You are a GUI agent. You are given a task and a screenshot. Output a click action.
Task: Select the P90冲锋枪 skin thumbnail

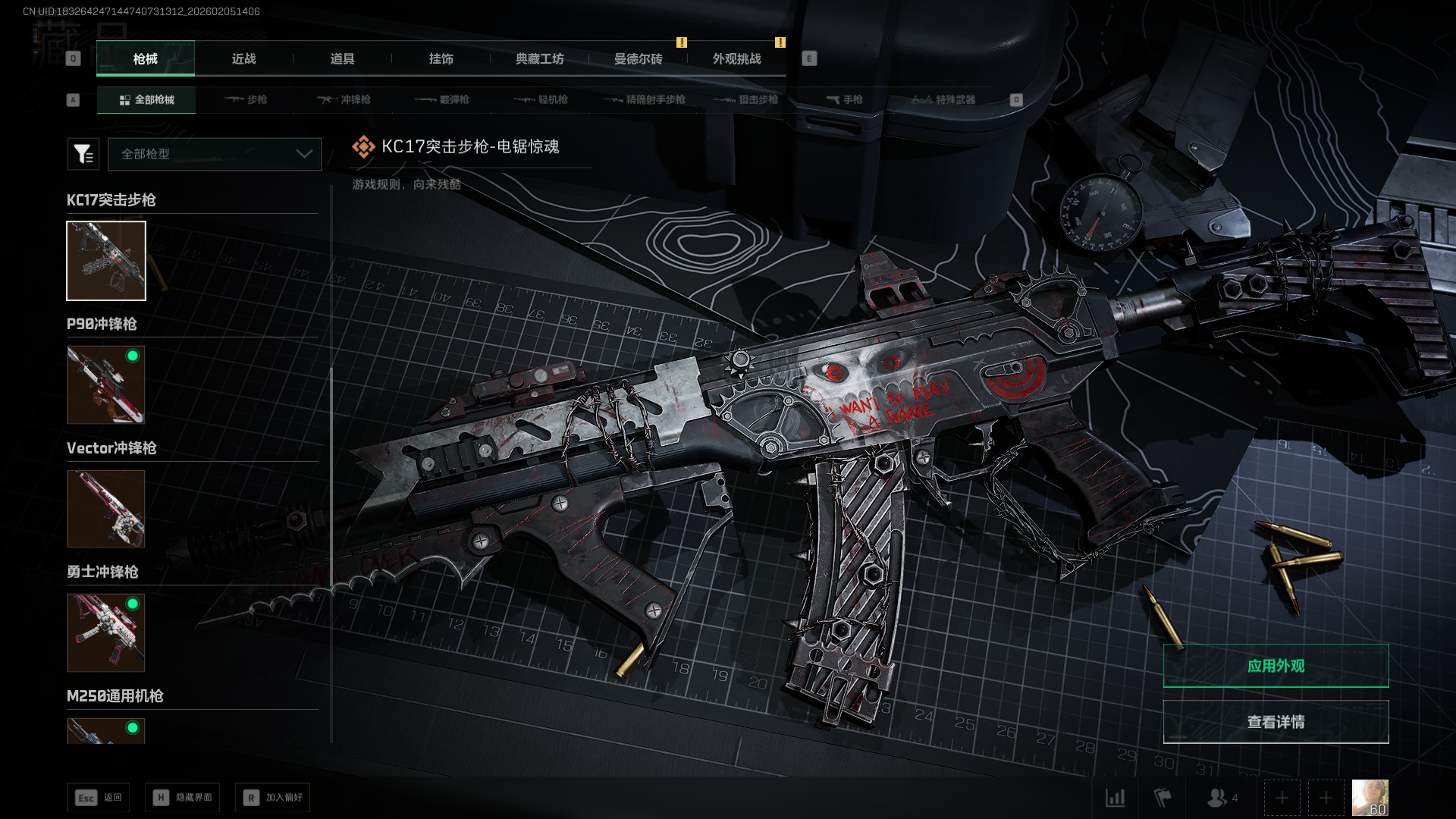[x=106, y=385]
